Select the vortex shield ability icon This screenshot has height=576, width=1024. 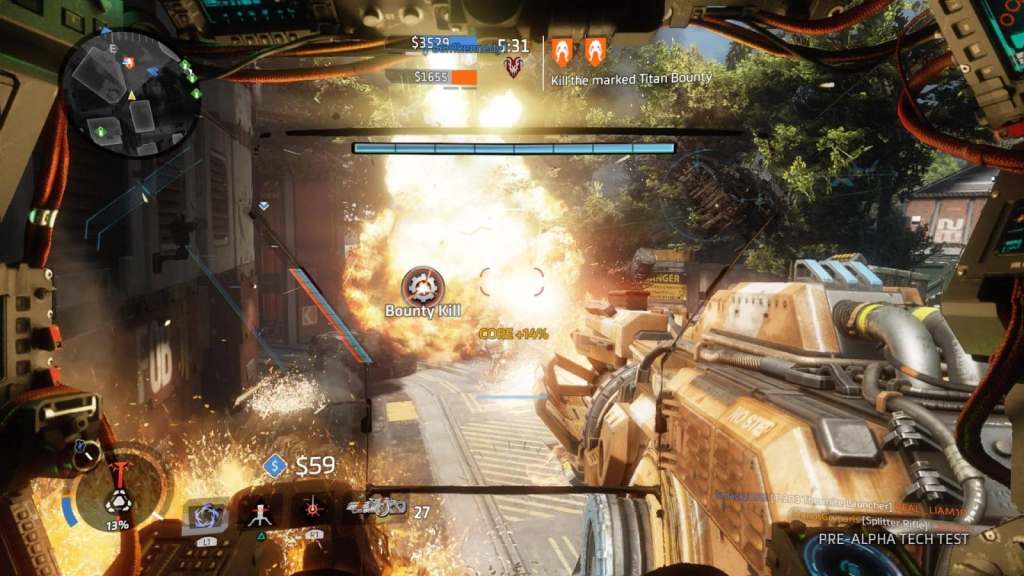[208, 513]
